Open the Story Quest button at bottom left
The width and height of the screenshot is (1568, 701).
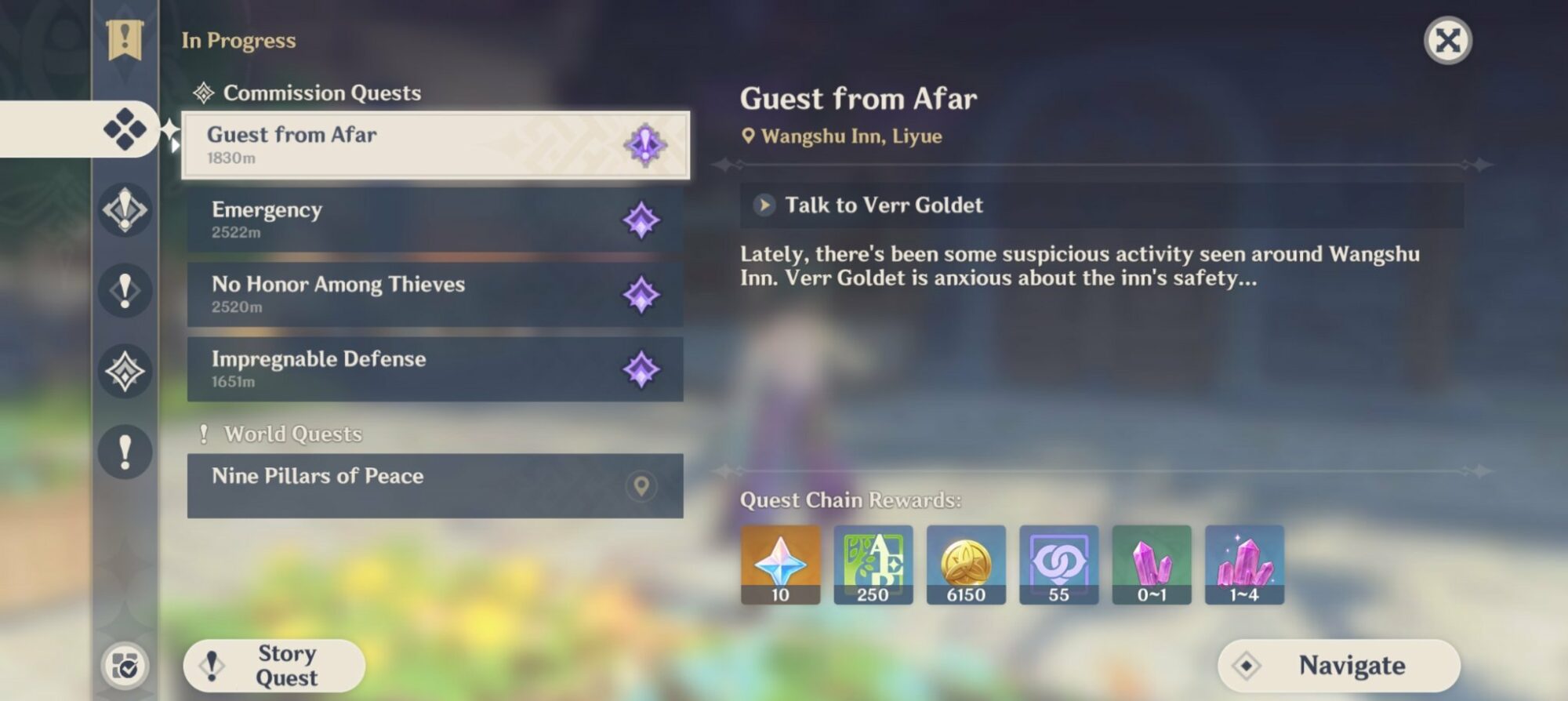pos(274,666)
